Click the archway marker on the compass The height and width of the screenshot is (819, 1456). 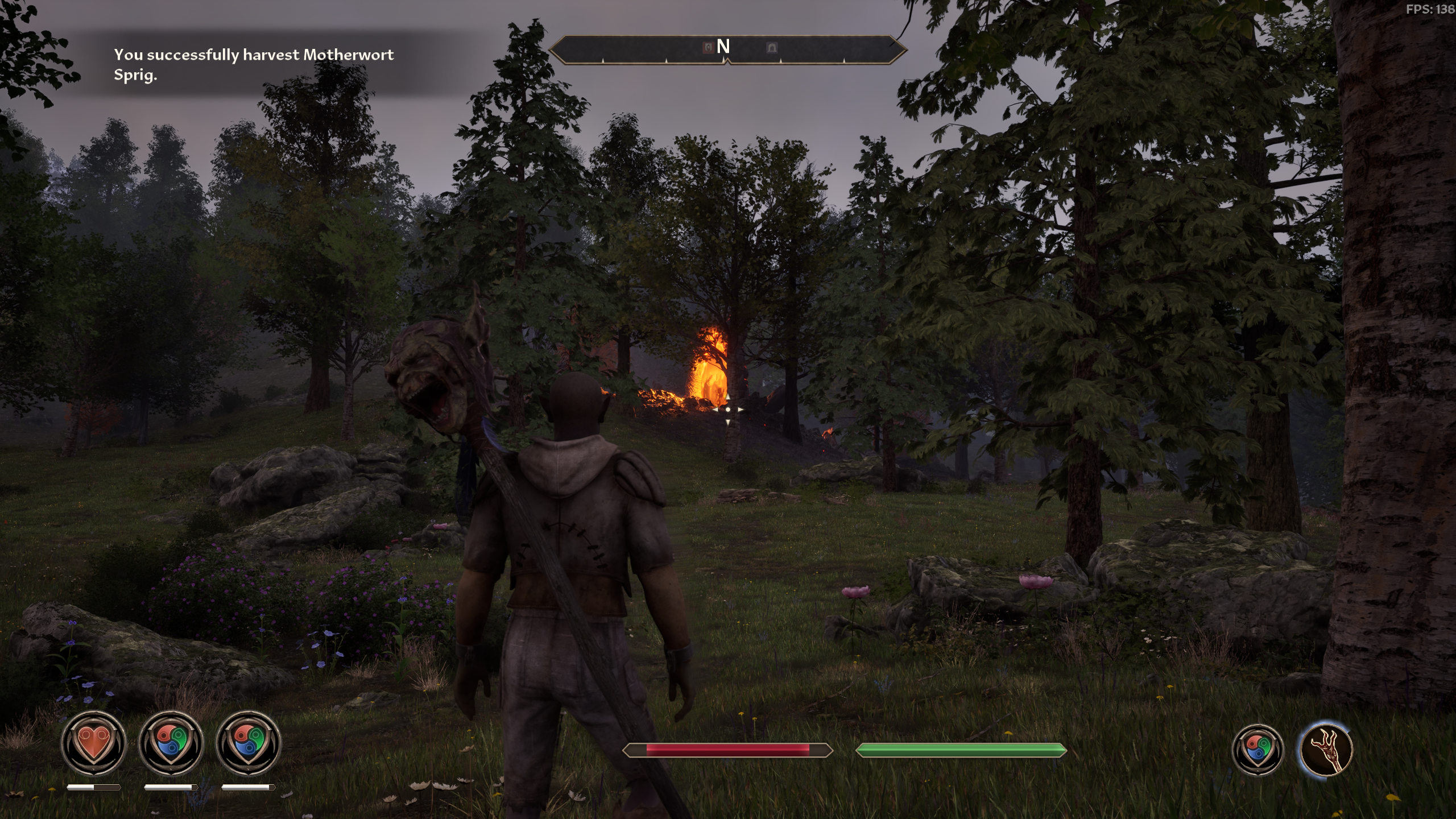pyautogui.click(x=771, y=47)
